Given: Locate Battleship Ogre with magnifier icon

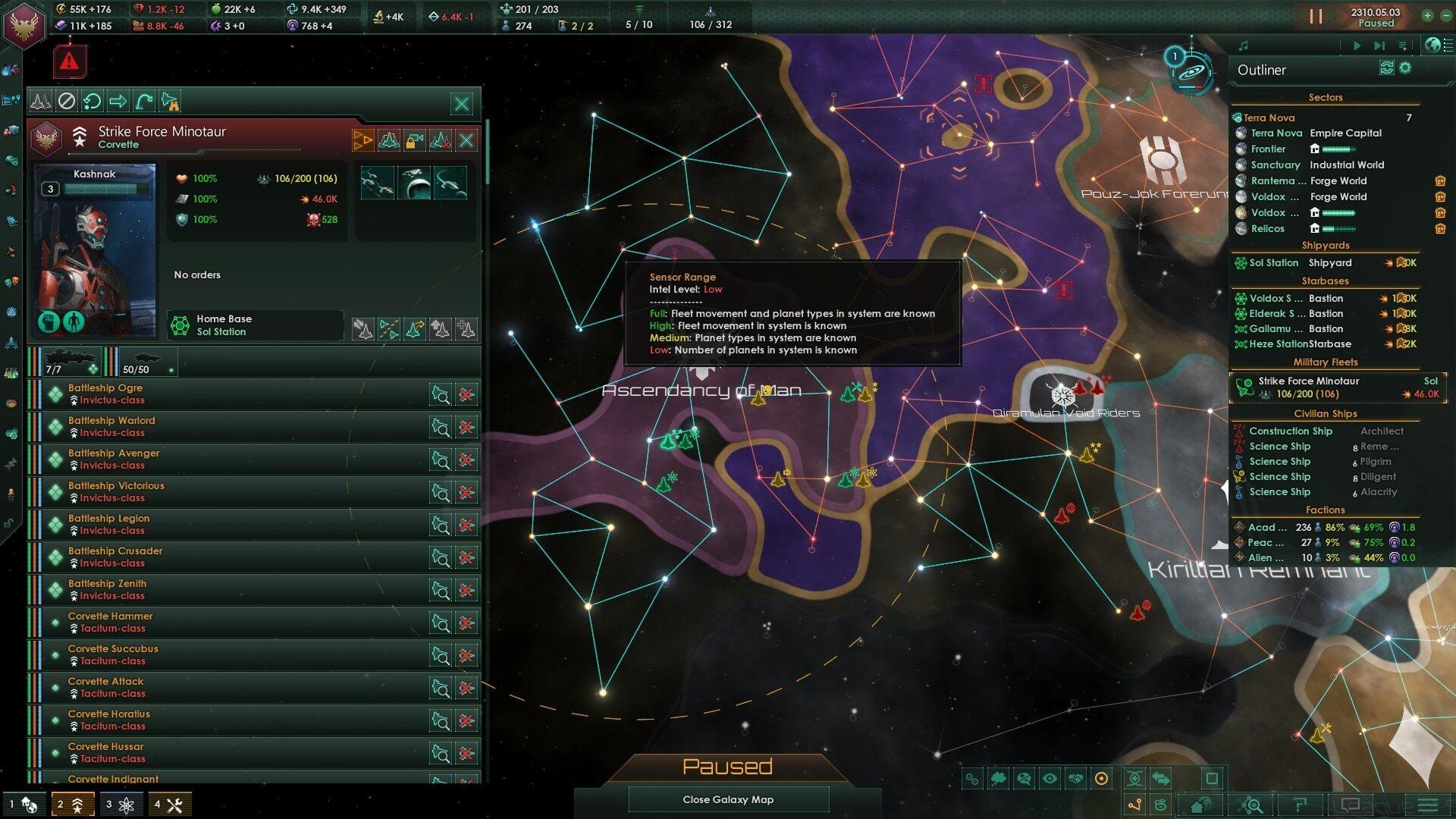Looking at the screenshot, I should click(441, 394).
